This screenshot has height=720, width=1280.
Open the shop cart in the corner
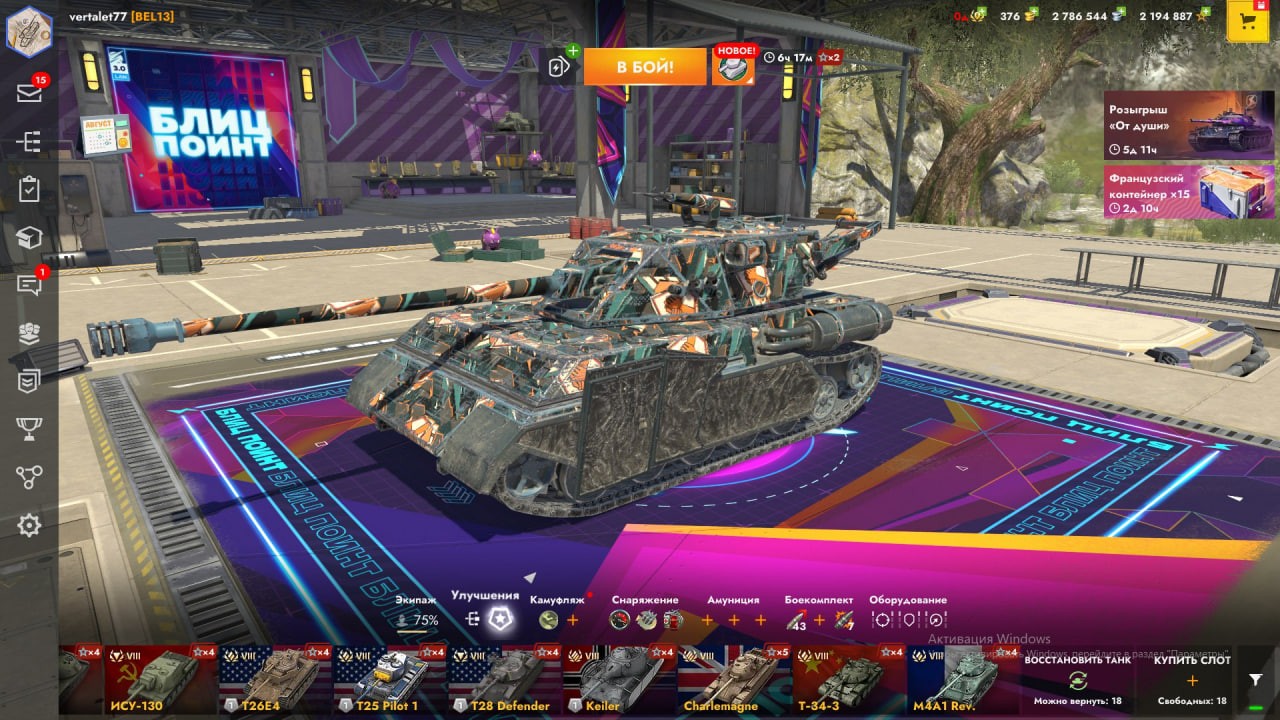1247,22
